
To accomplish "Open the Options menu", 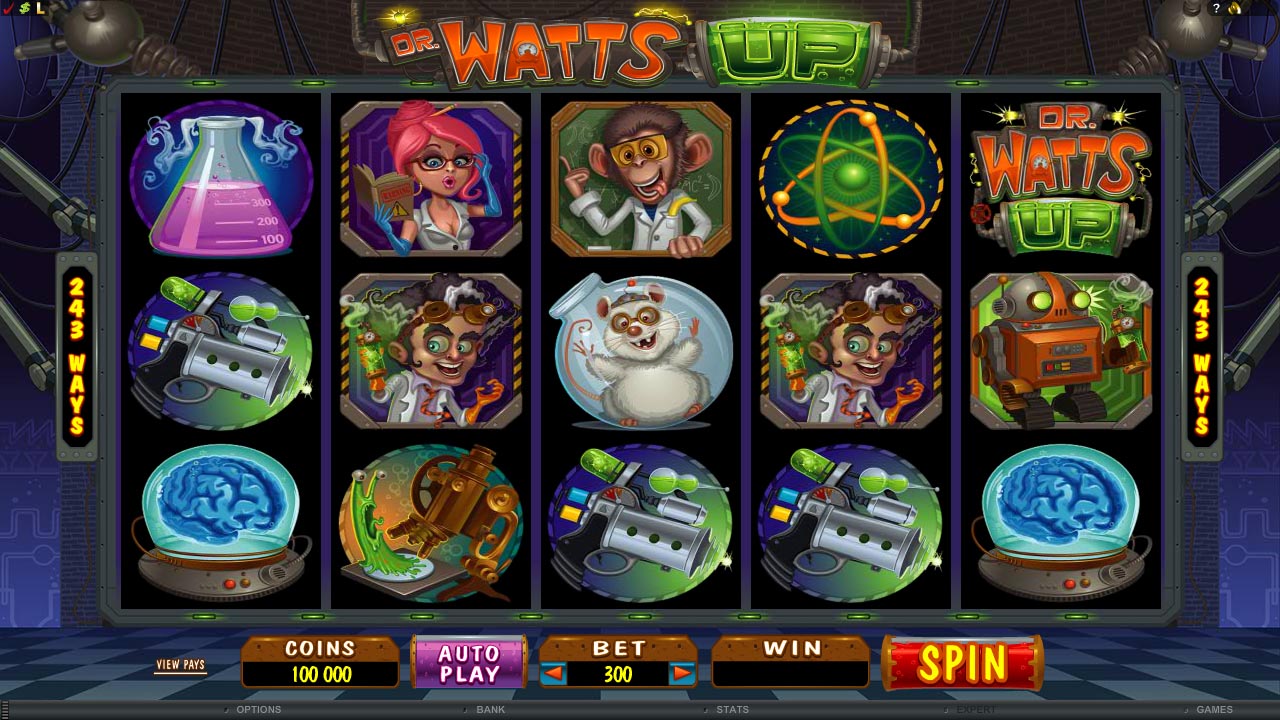I will (x=258, y=709).
